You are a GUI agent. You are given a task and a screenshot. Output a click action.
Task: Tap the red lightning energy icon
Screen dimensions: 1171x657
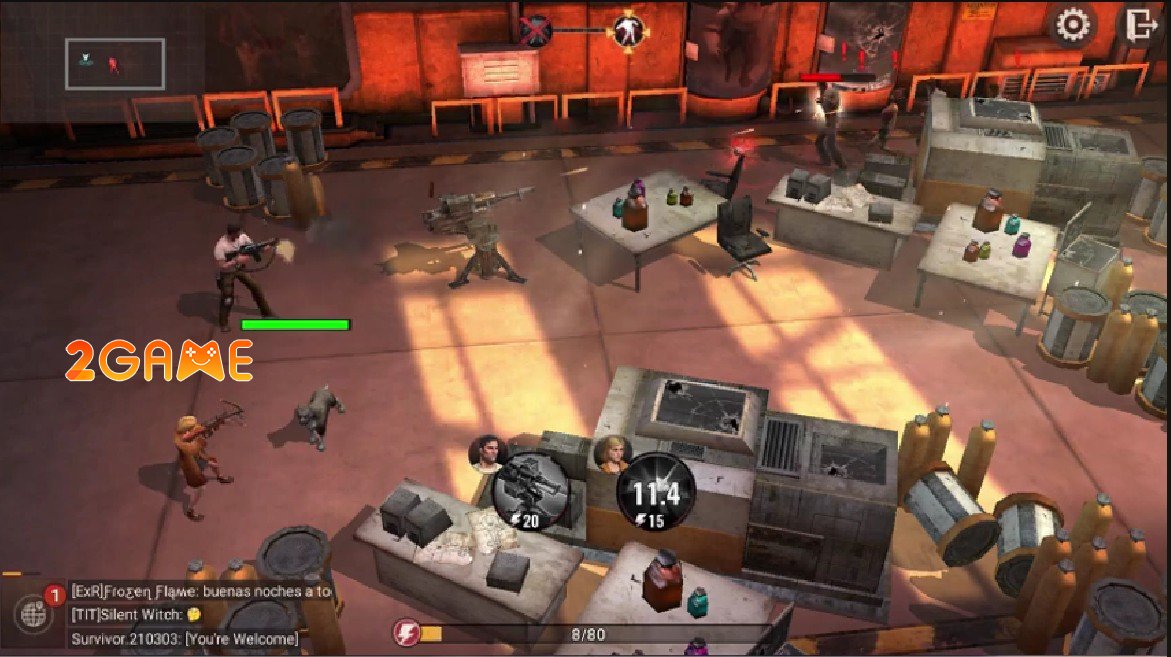407,633
